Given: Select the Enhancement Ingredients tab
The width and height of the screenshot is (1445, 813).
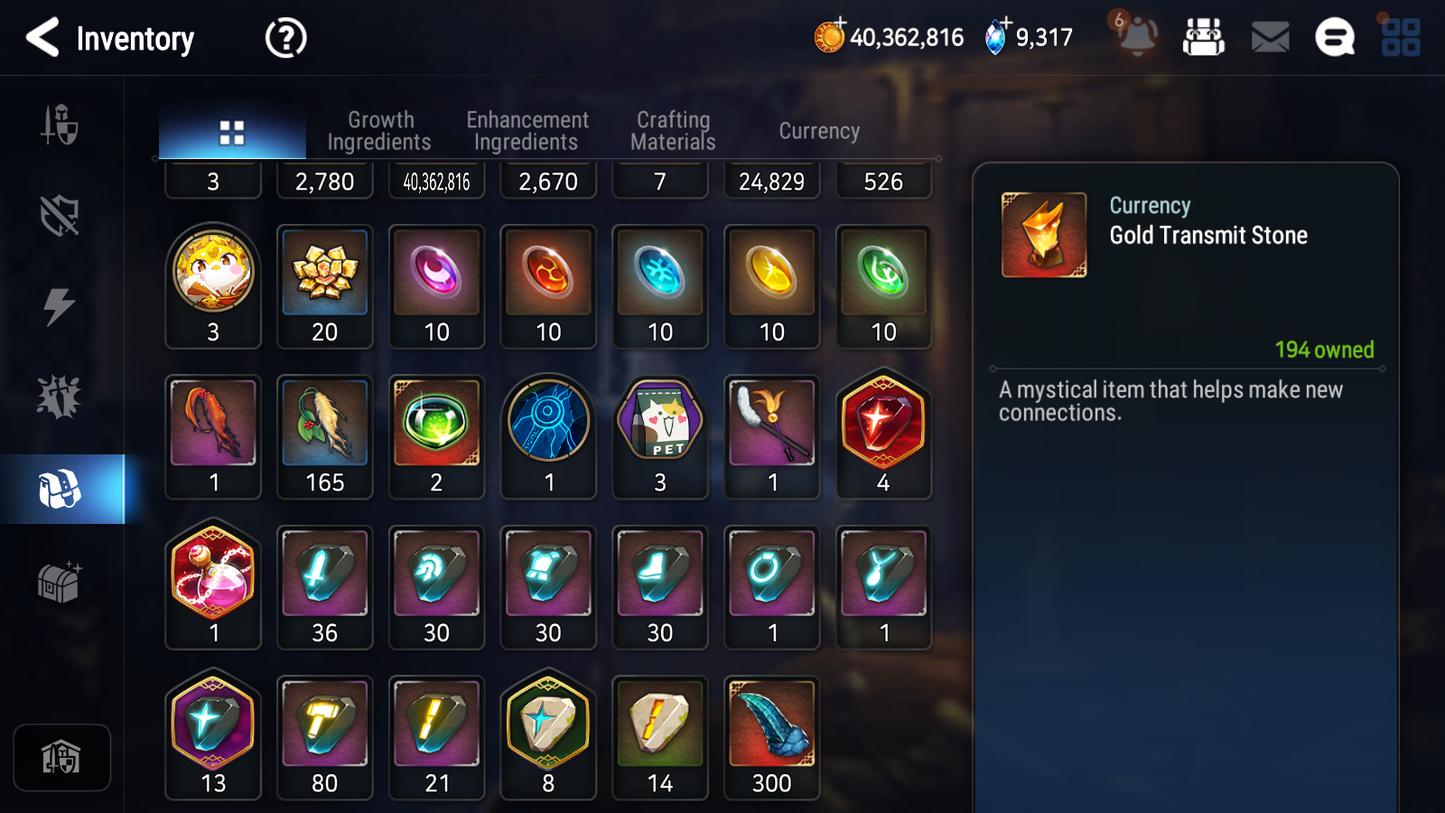Looking at the screenshot, I should point(527,131).
